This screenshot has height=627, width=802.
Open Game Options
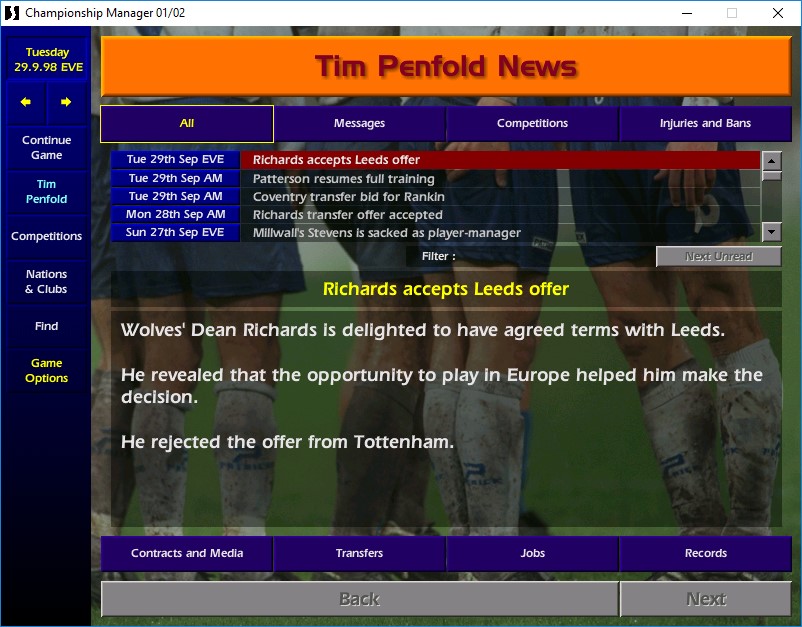[46, 371]
